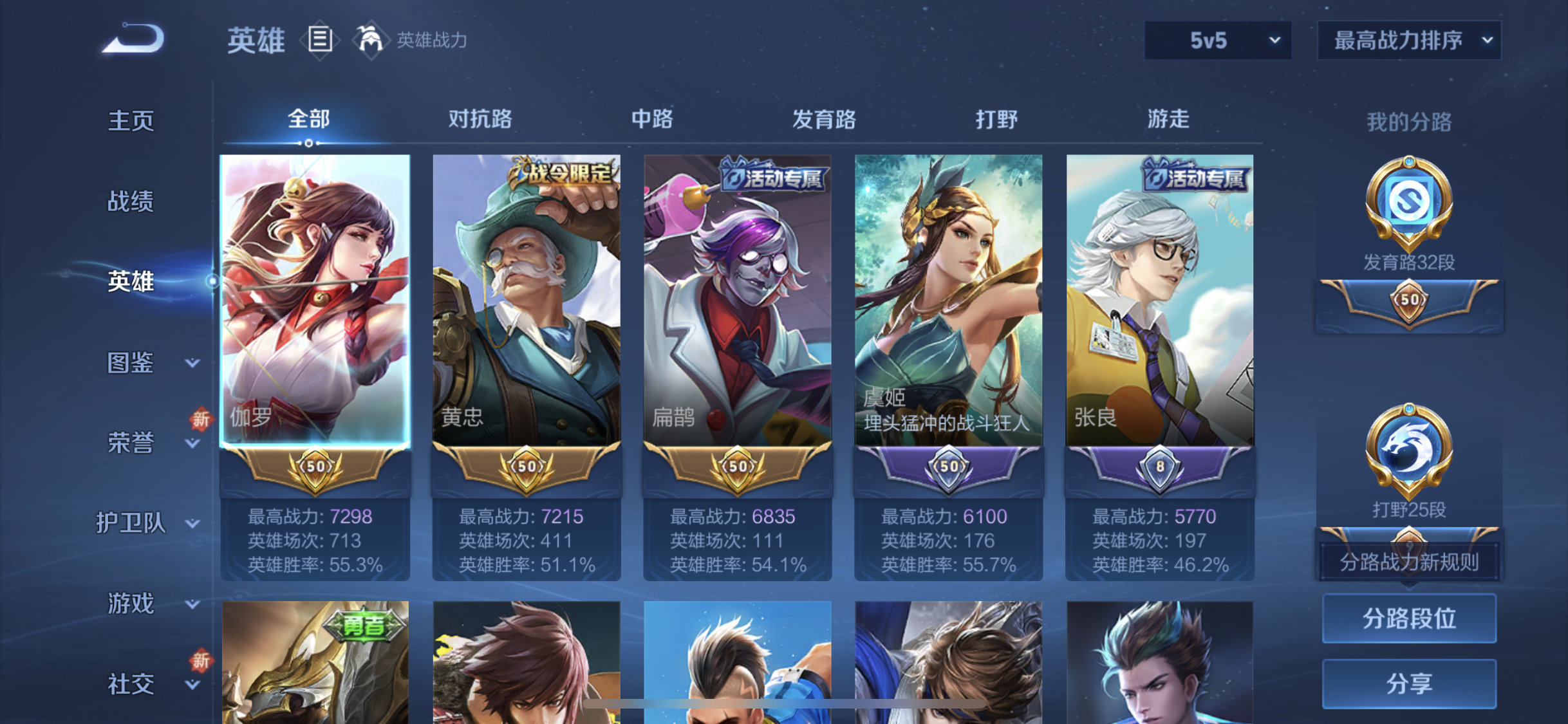
Task: Click the 主页 sidebar entry
Action: coord(131,120)
